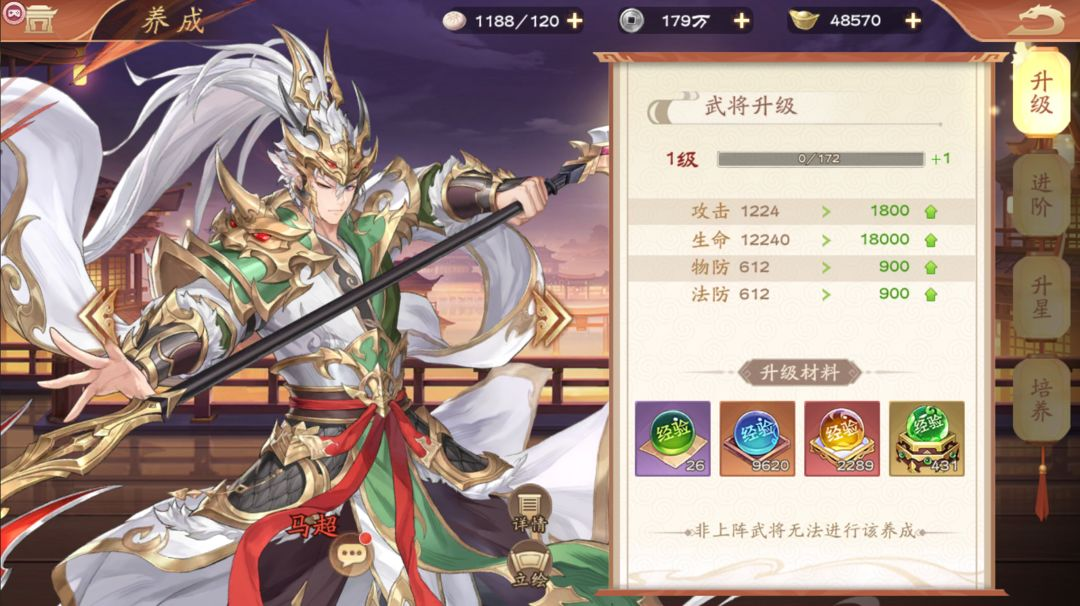Add more steamed bun stamina
This screenshot has width=1080, height=606.
(574, 20)
